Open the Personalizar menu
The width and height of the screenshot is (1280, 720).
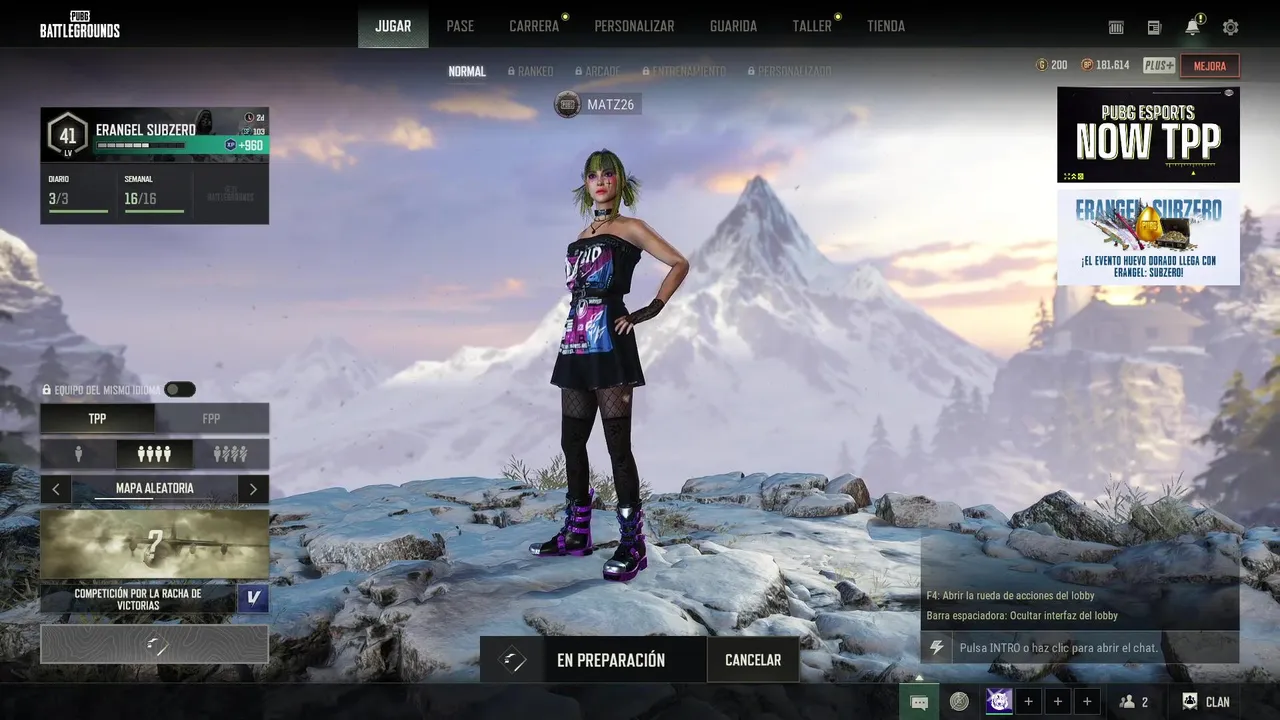click(x=634, y=26)
